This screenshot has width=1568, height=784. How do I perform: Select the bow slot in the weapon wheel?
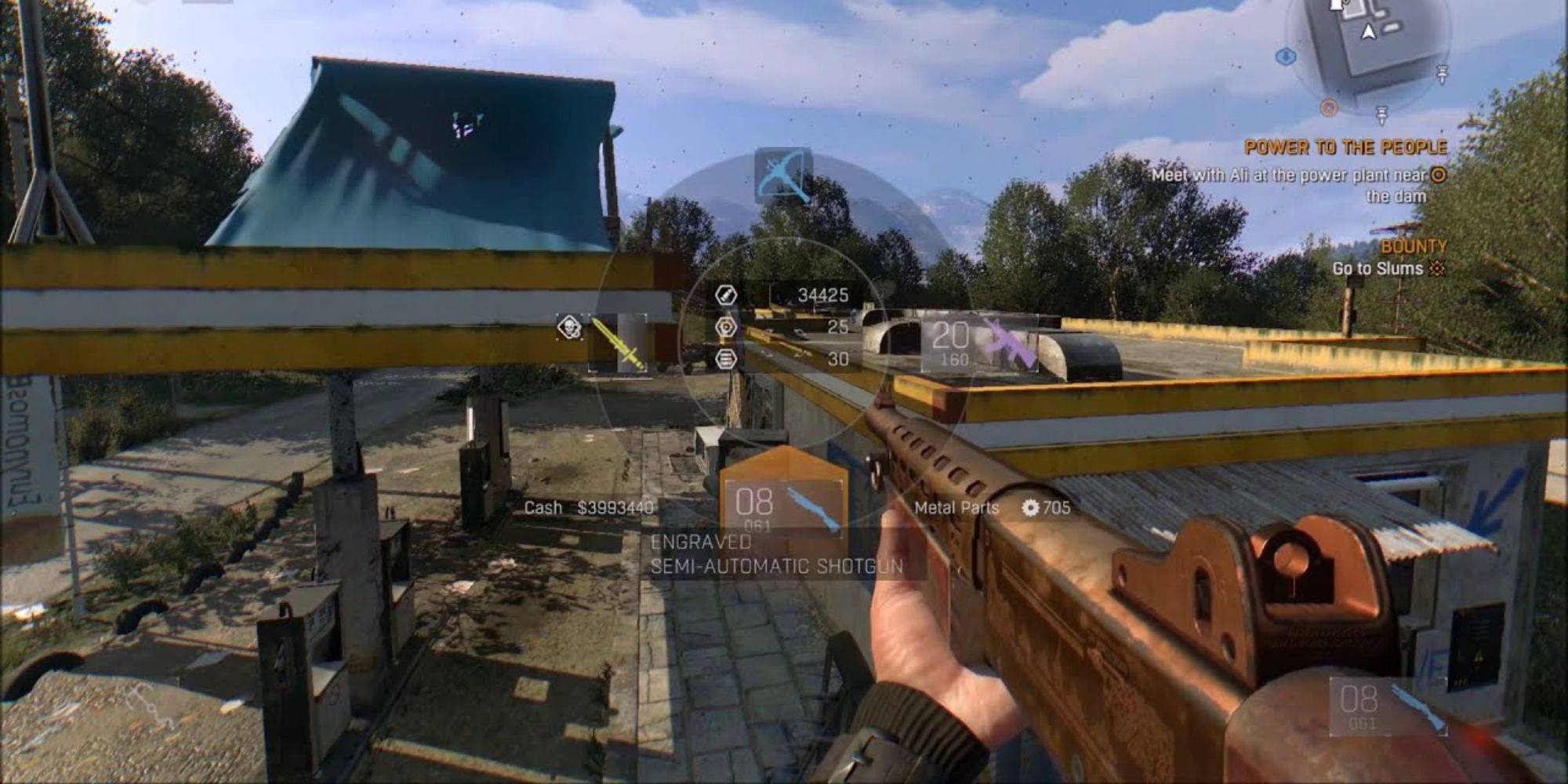[x=783, y=176]
